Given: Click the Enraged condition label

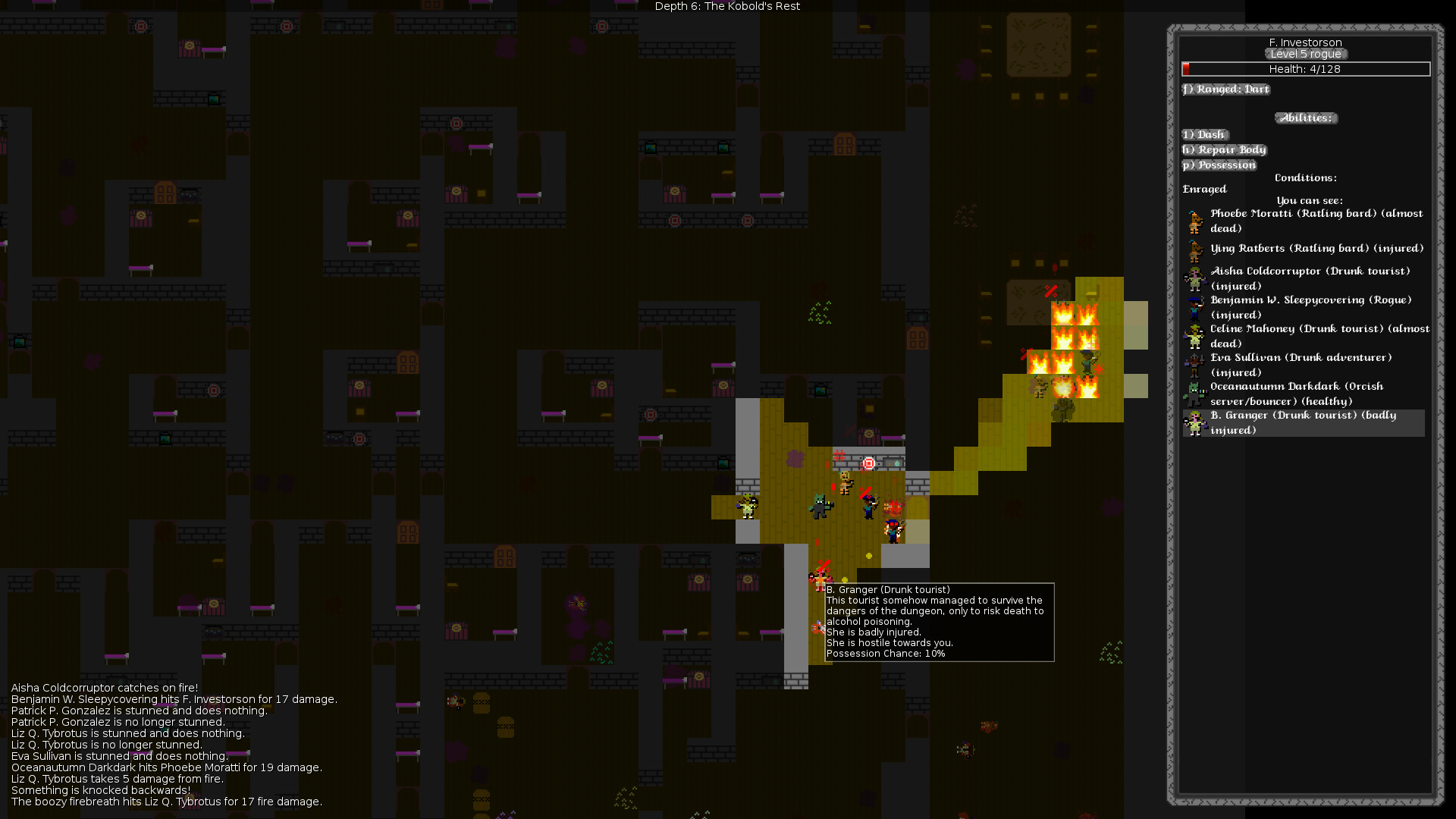Looking at the screenshot, I should 1204,189.
